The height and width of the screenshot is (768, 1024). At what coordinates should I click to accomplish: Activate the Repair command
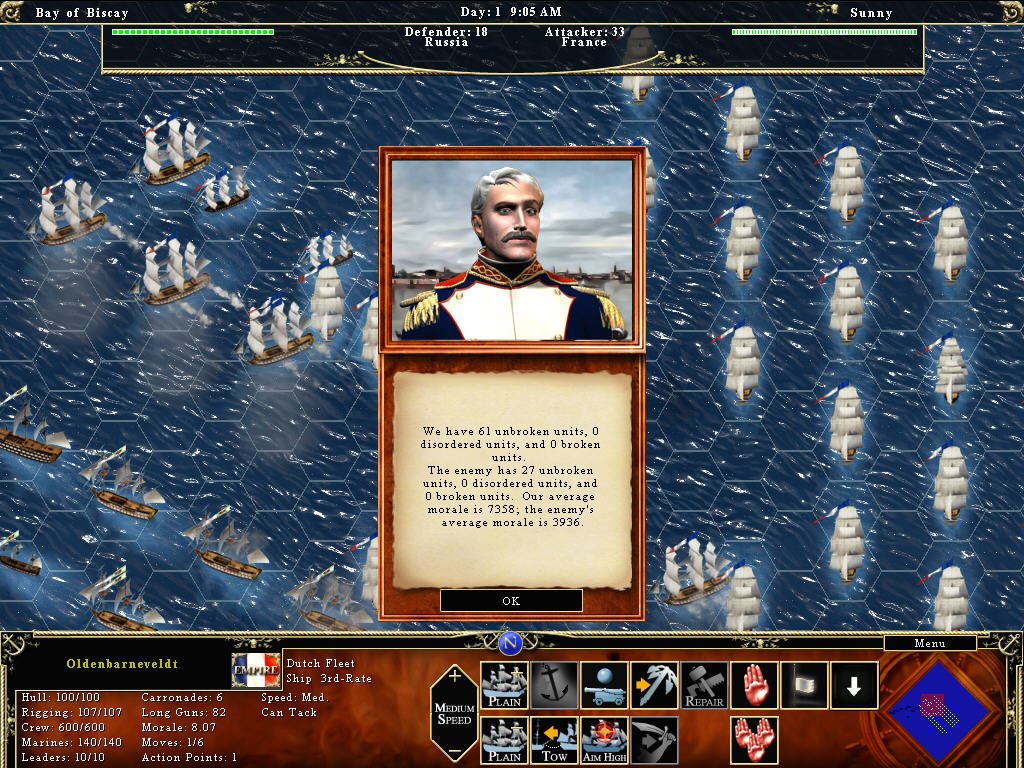[x=705, y=686]
